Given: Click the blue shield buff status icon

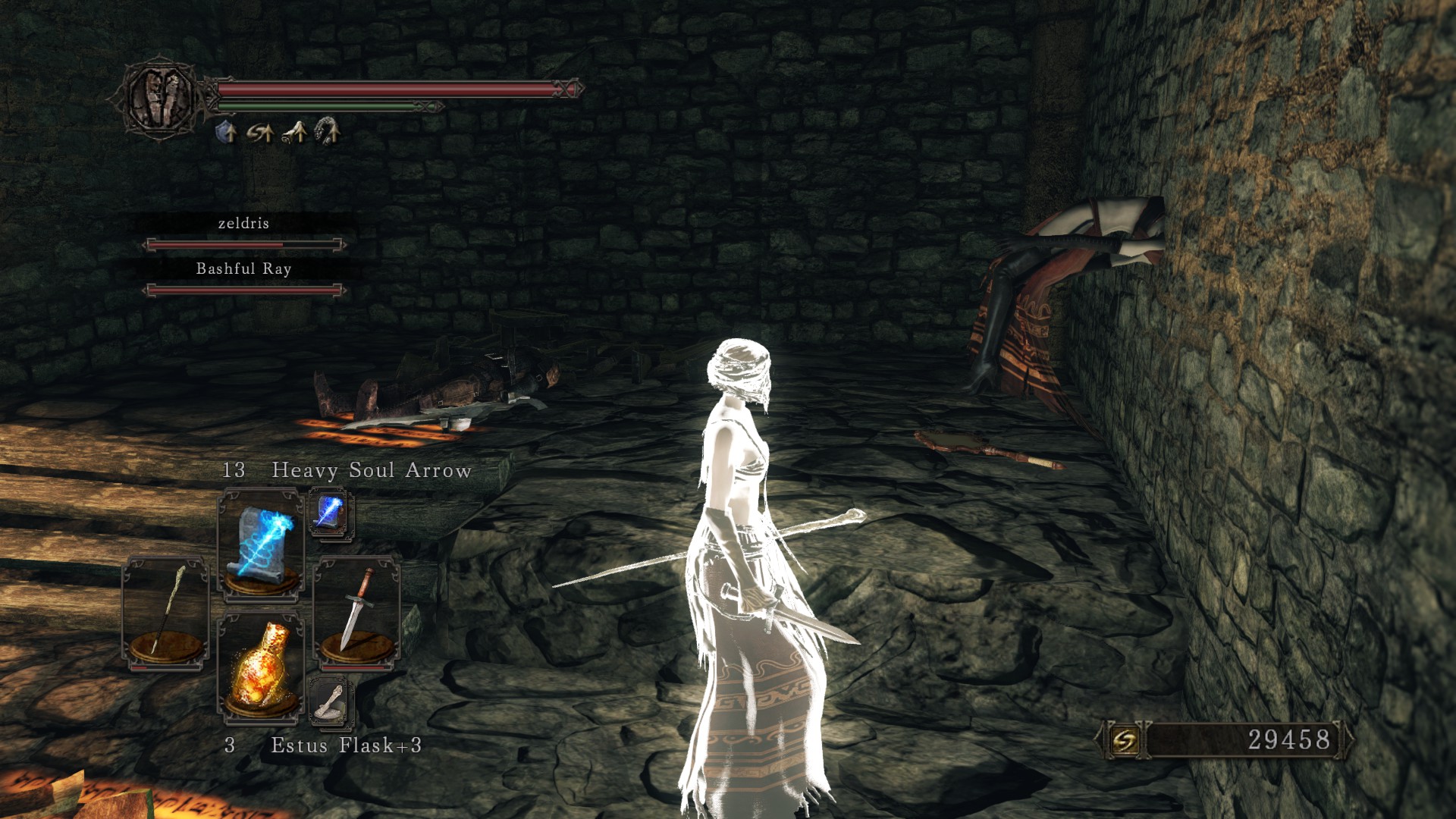Looking at the screenshot, I should tap(226, 133).
